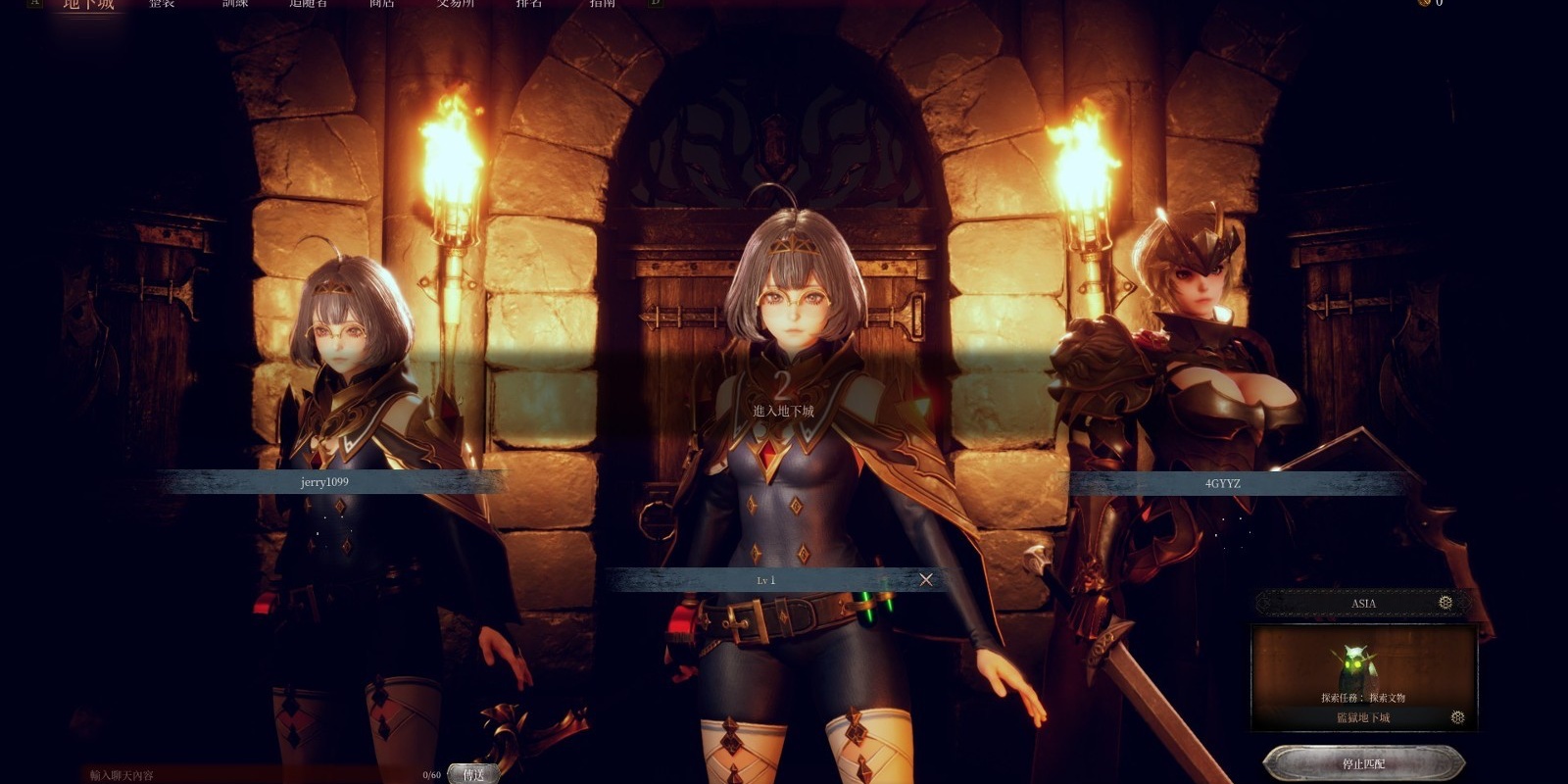Show the 排名 rankings tab

click(529, 4)
